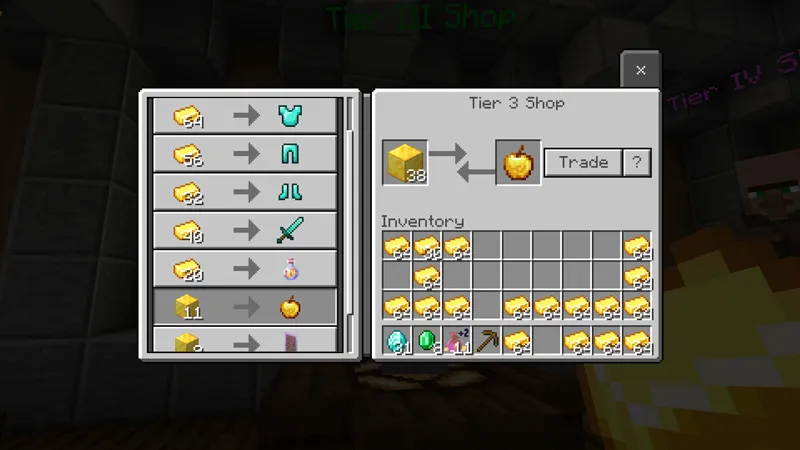
Task: Select the pink item marked +2 in hotbar
Action: [x=457, y=341]
